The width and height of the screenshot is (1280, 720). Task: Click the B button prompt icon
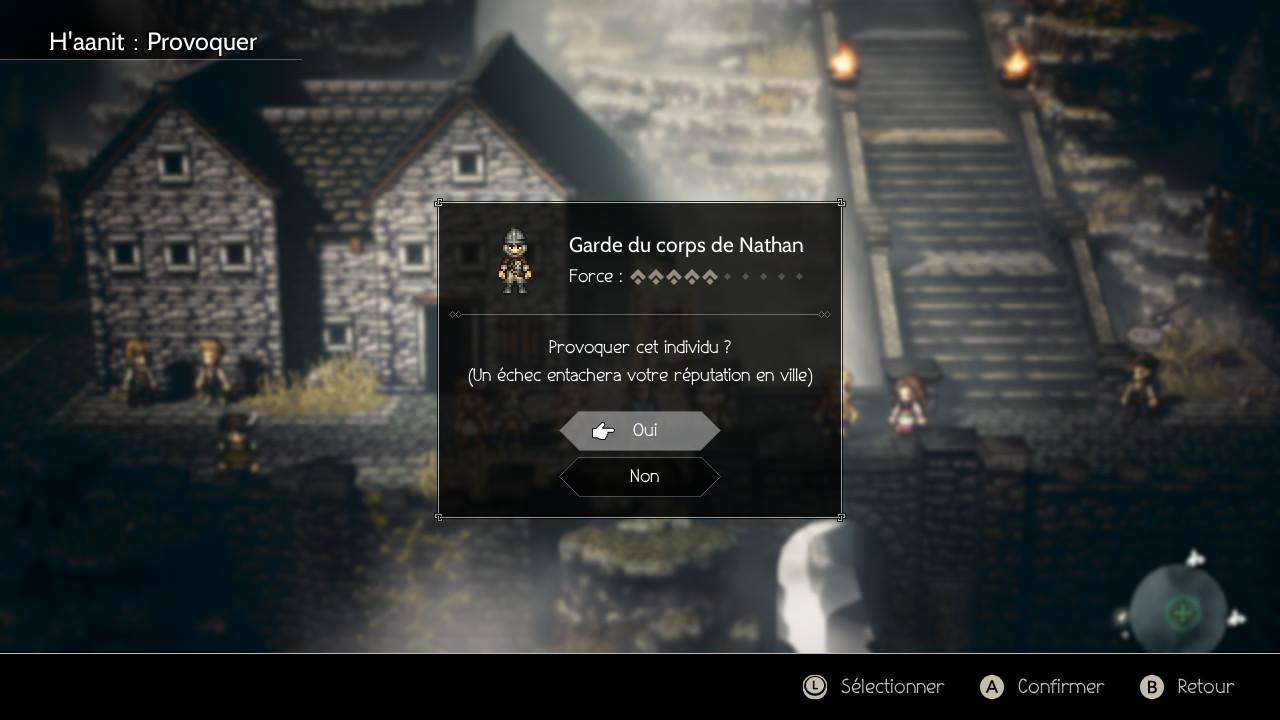pos(1154,687)
